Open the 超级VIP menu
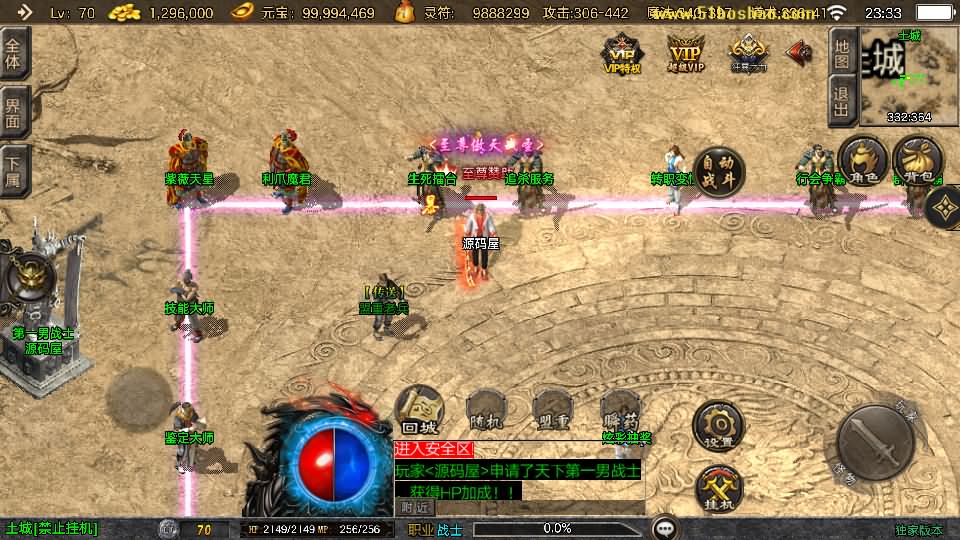960x540 pixels. (x=686, y=54)
